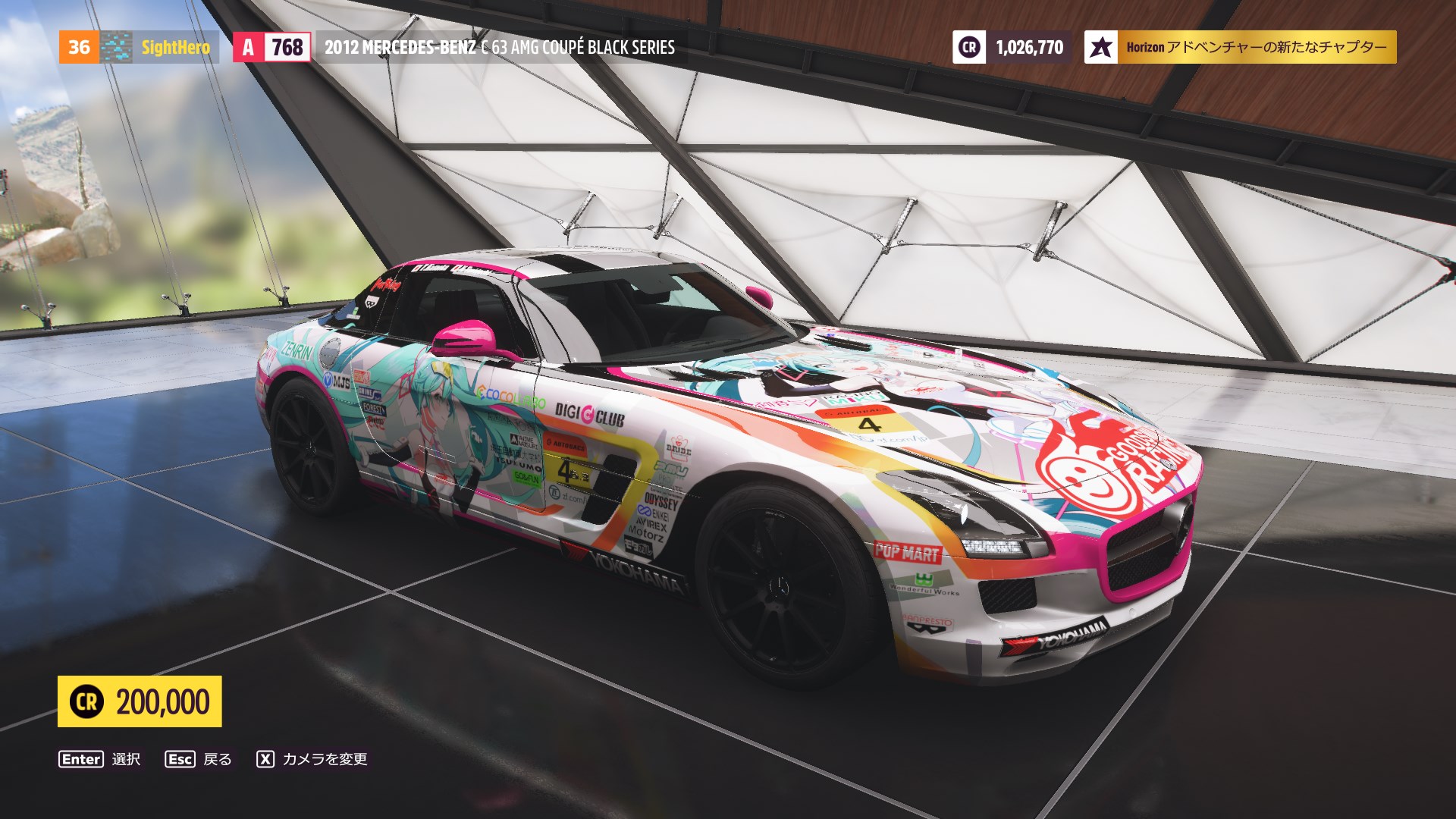Click 戻る to go back

[x=218, y=758]
